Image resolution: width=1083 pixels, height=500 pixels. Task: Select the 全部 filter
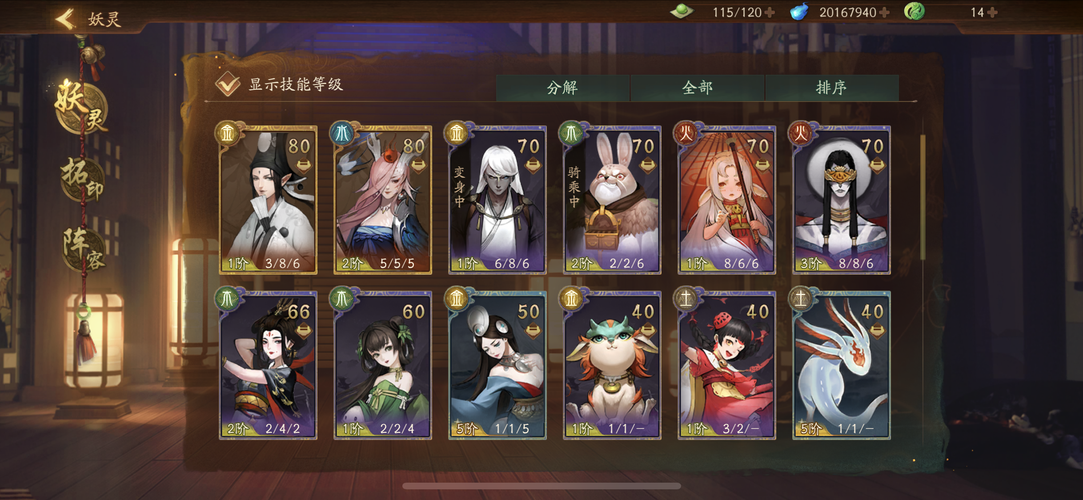click(x=697, y=87)
